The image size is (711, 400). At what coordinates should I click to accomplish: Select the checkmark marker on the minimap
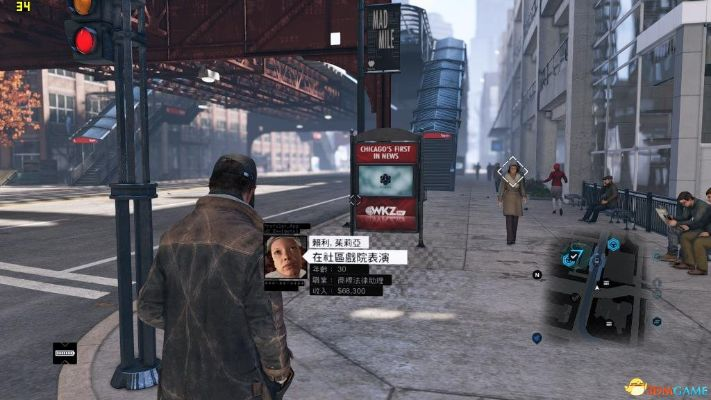574,257
